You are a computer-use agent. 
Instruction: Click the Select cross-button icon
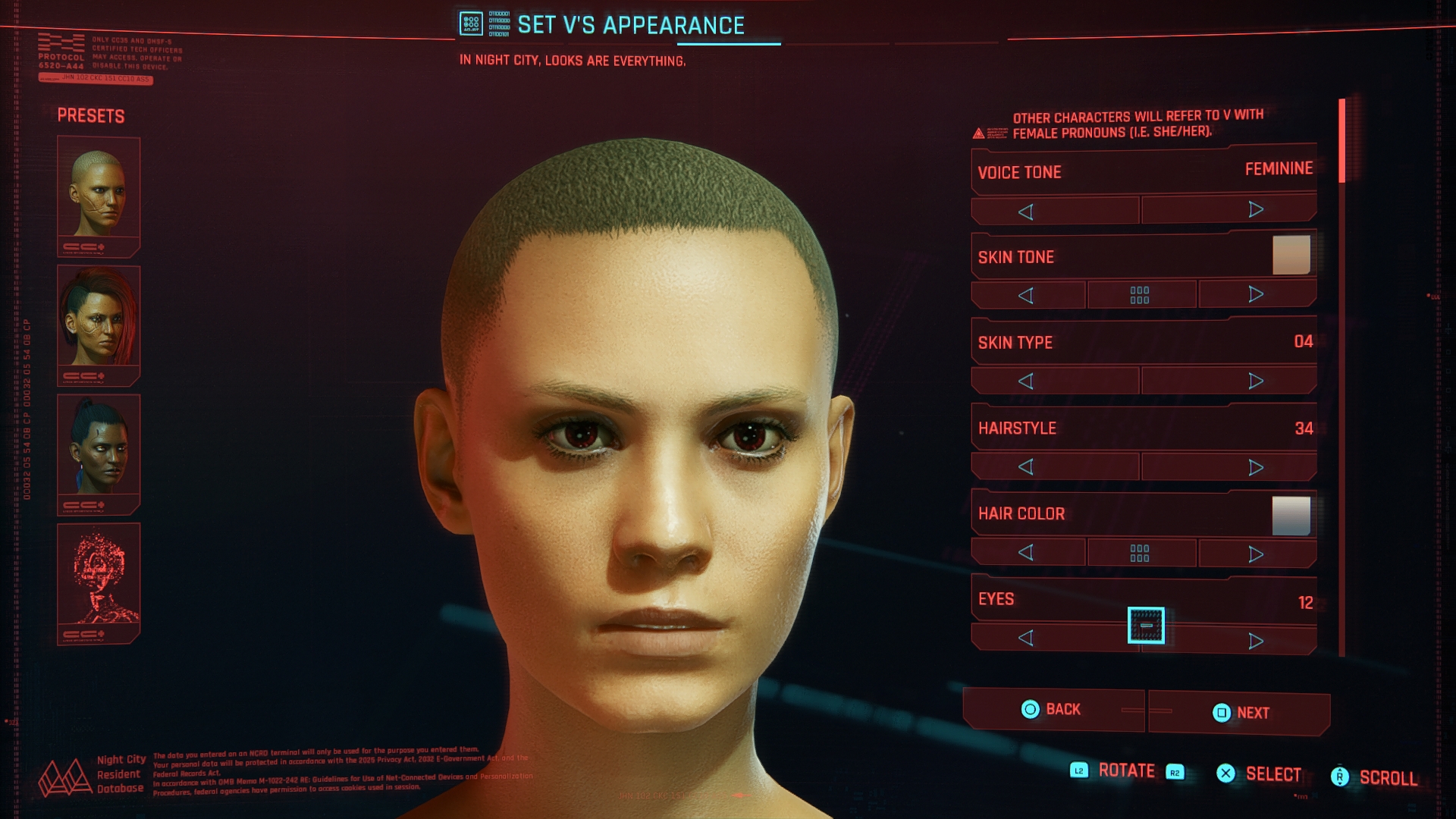[1225, 773]
